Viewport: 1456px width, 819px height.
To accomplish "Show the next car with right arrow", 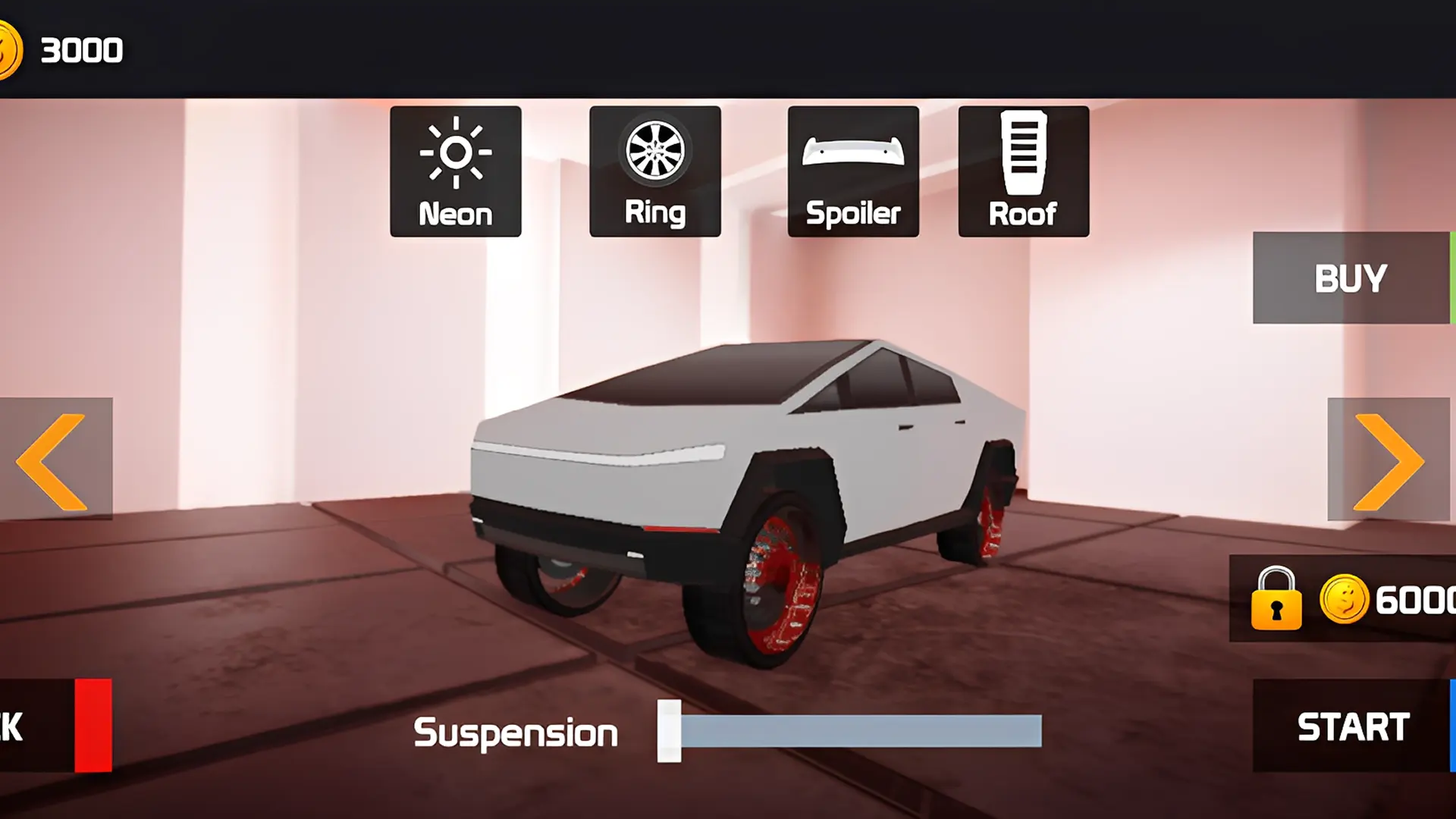I will click(x=1389, y=460).
